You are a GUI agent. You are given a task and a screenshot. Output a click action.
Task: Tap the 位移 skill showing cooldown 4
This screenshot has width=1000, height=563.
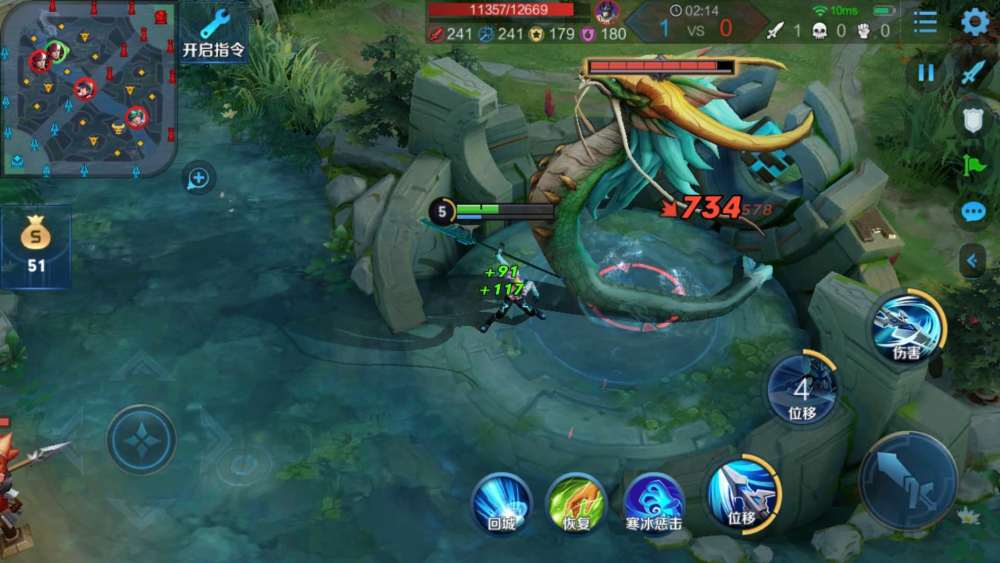tap(802, 389)
